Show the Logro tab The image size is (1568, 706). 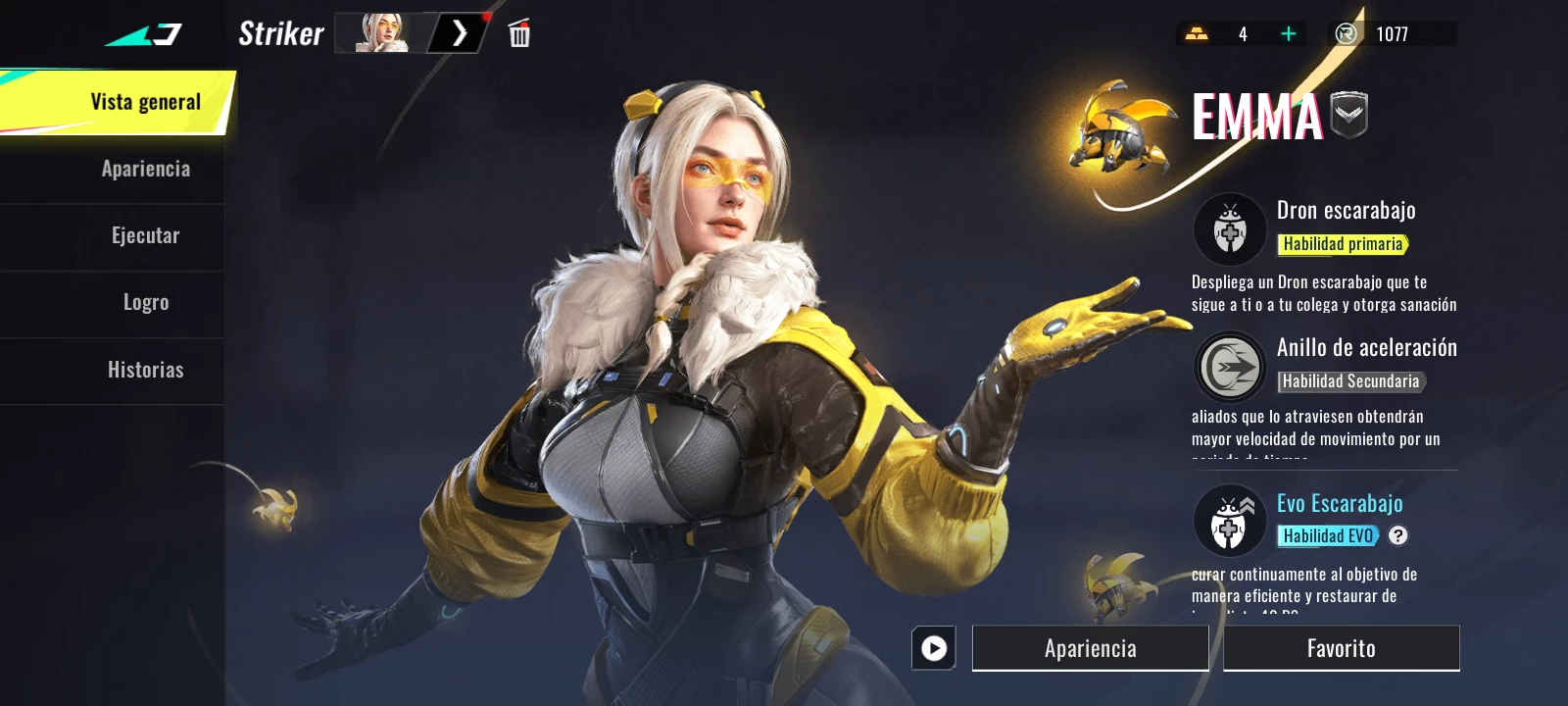(145, 302)
